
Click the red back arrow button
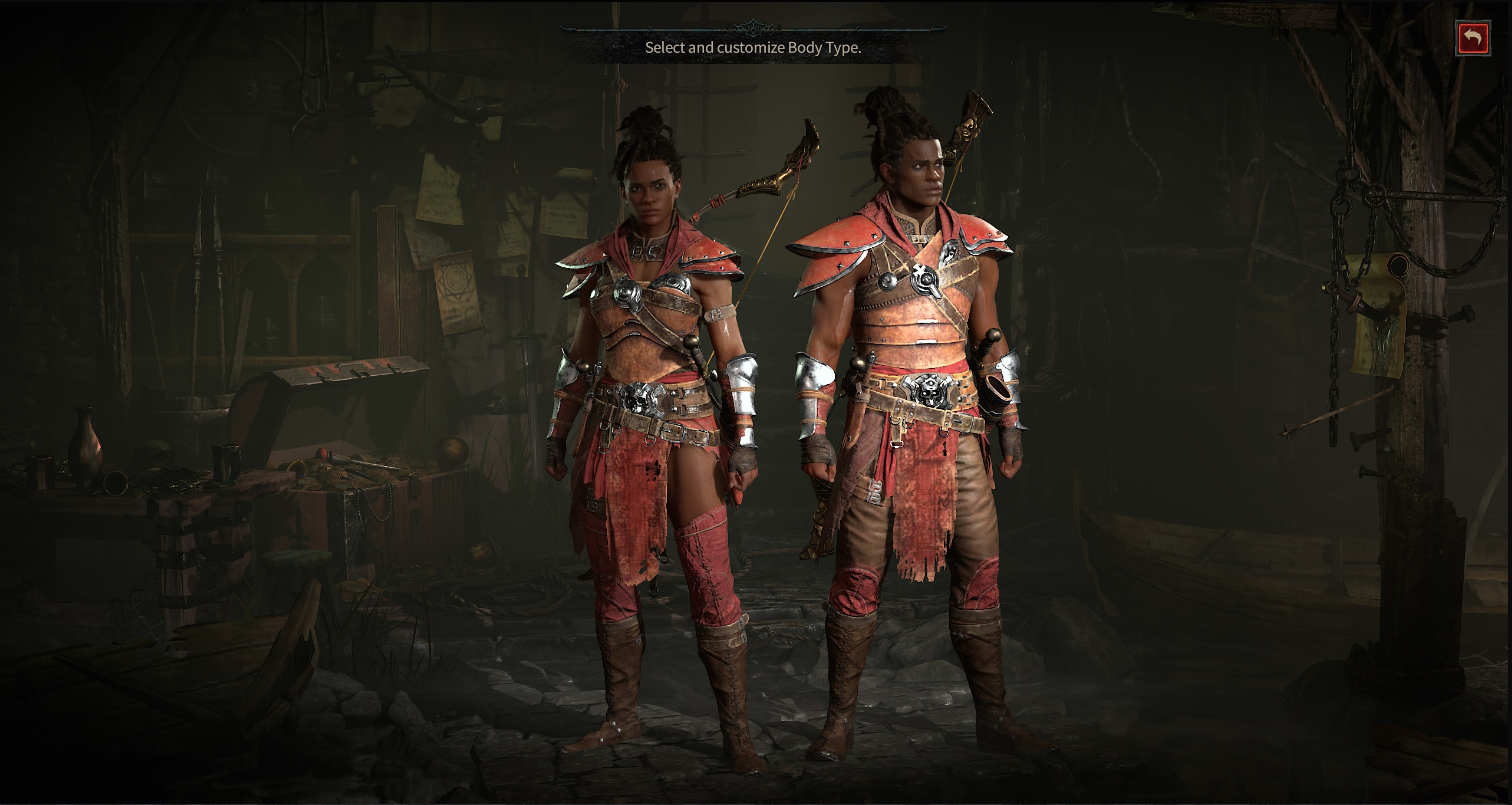click(x=1472, y=39)
